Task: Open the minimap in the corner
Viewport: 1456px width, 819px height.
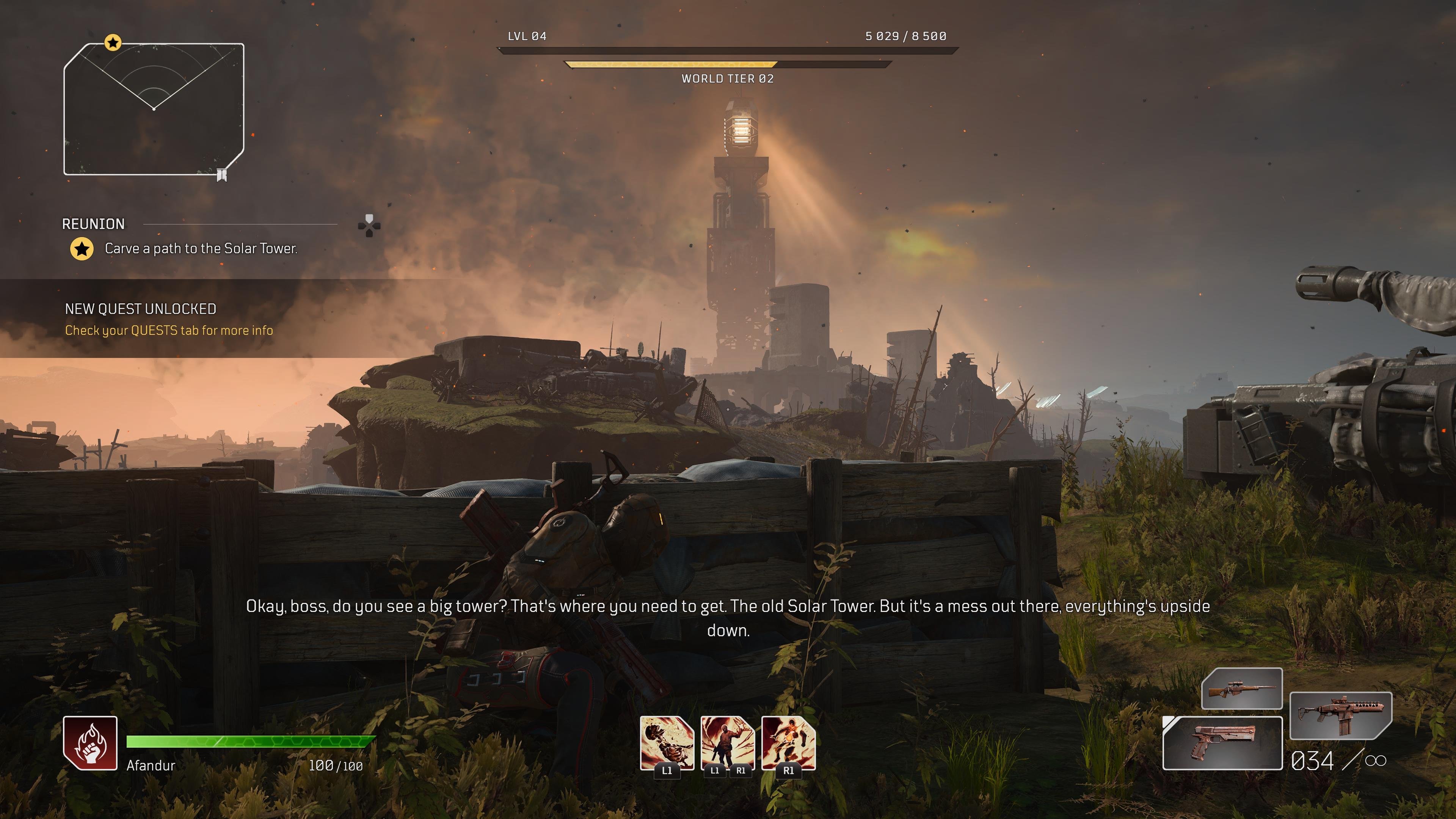Action: [154, 109]
